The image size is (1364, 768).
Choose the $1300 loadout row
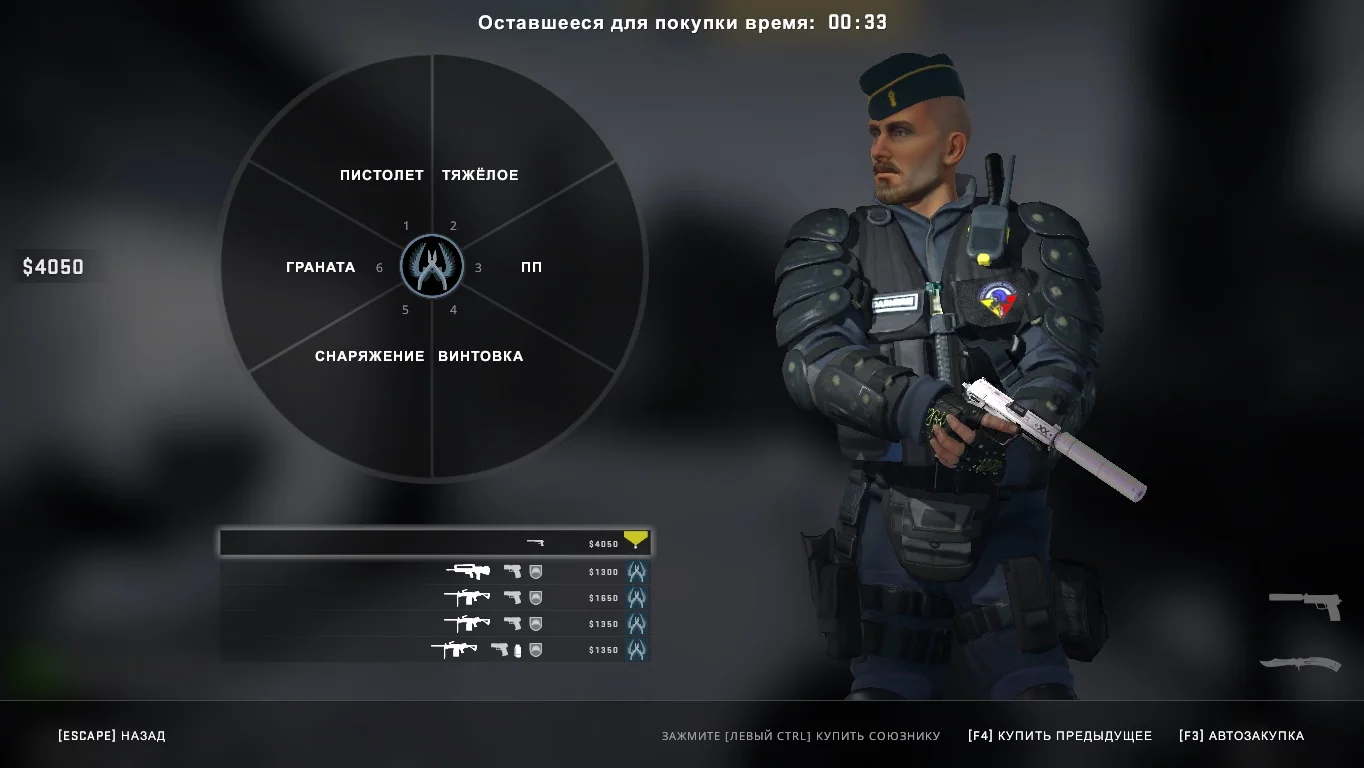point(434,572)
